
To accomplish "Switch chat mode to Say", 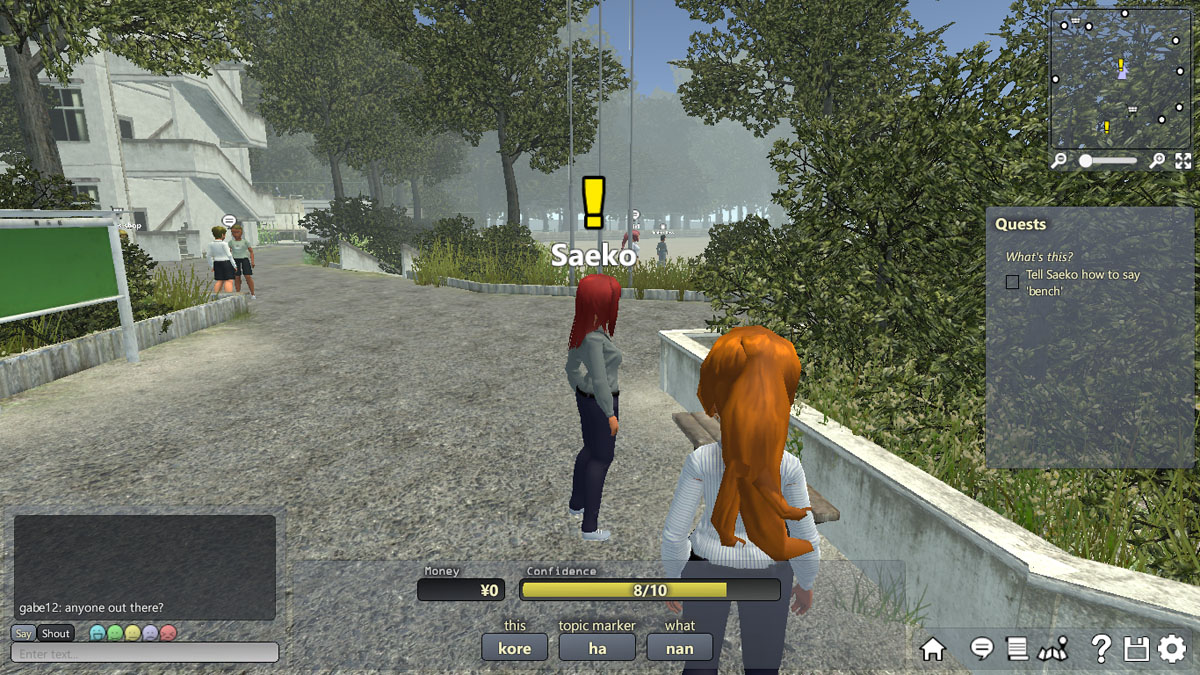I will pyautogui.click(x=23, y=633).
